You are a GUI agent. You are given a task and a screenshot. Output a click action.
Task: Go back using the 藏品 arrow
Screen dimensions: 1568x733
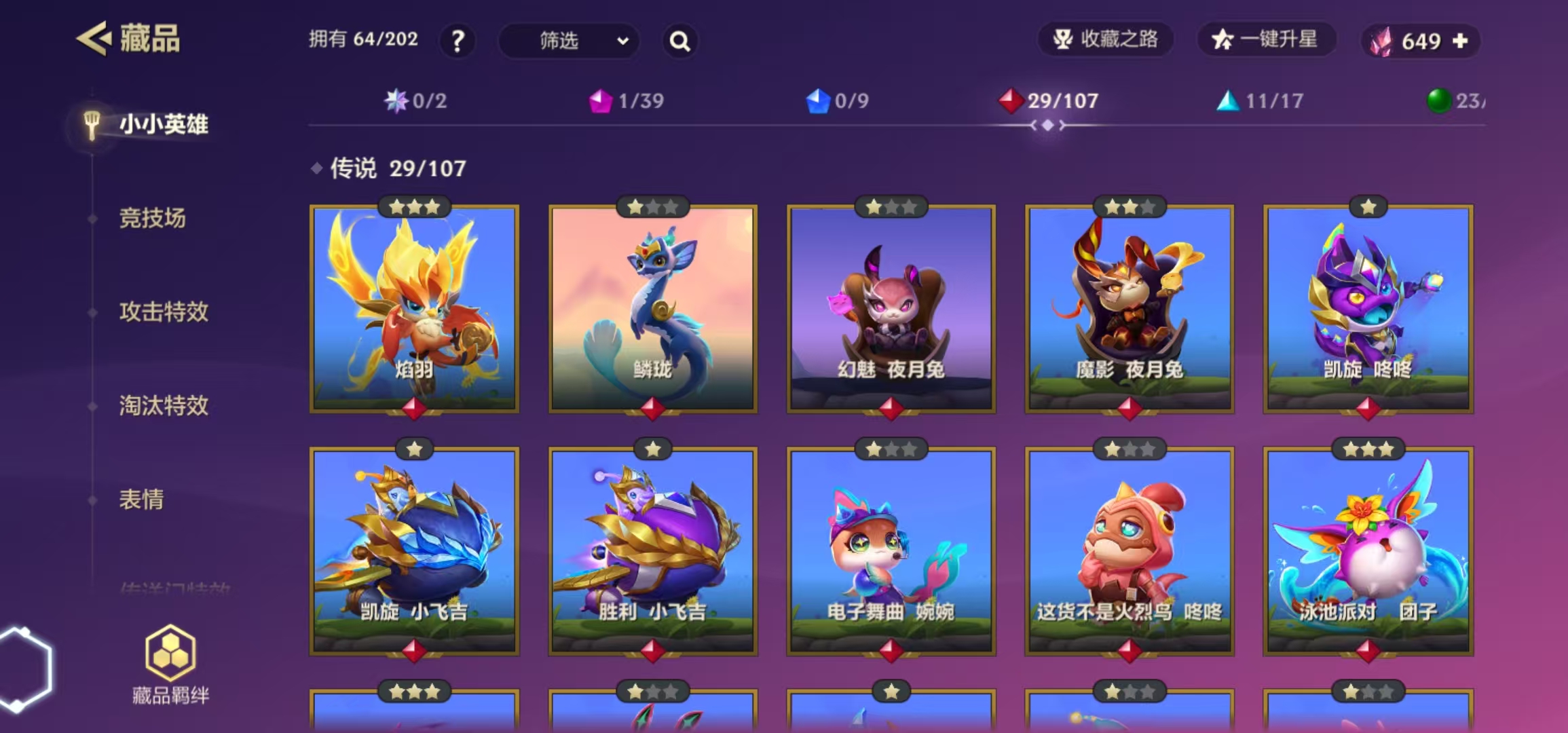94,39
